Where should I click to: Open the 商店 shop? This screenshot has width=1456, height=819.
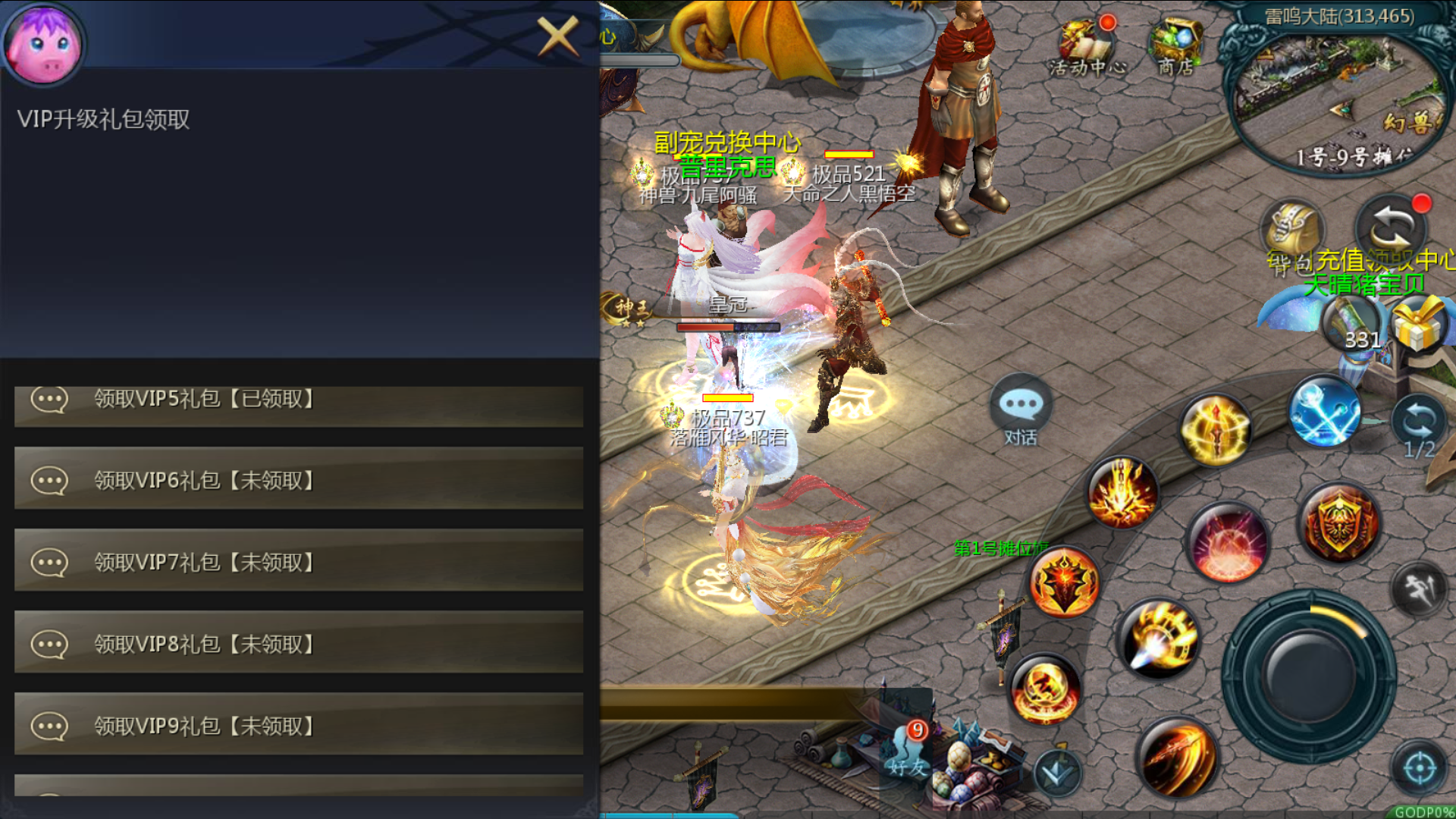(x=1175, y=47)
